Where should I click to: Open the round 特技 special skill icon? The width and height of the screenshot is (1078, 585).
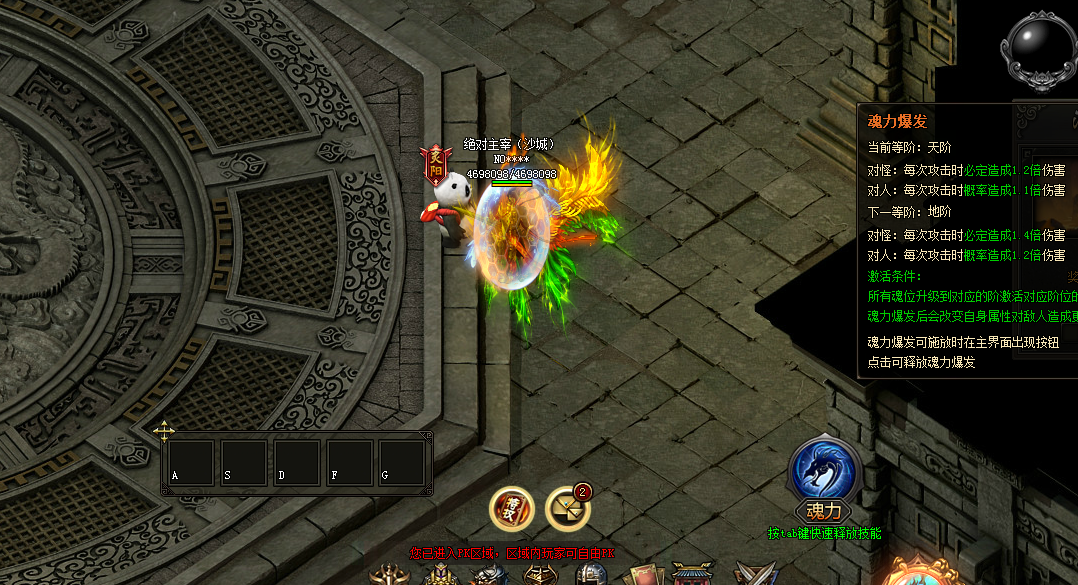click(510, 509)
